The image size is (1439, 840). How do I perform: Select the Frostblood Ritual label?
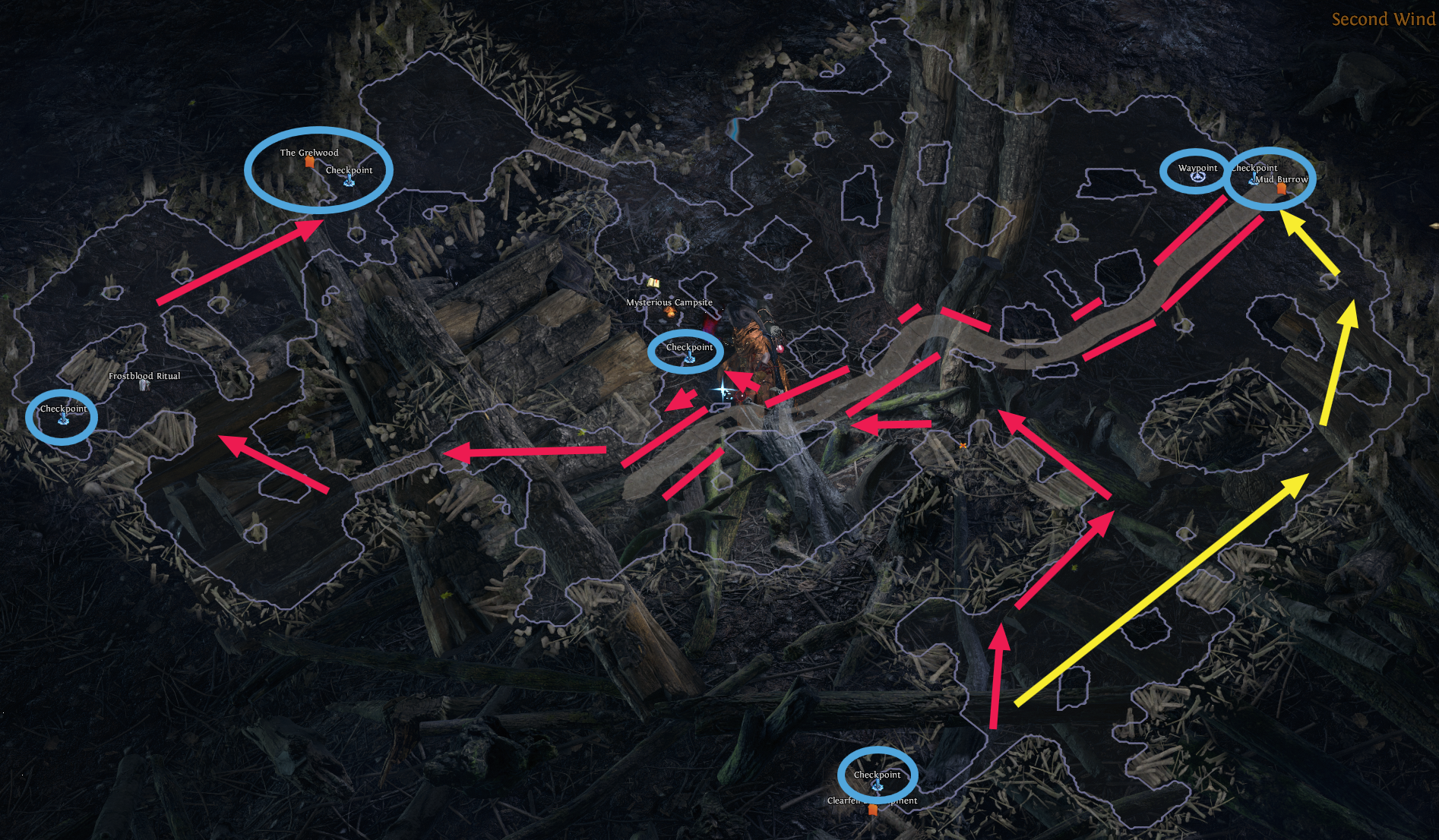(145, 375)
